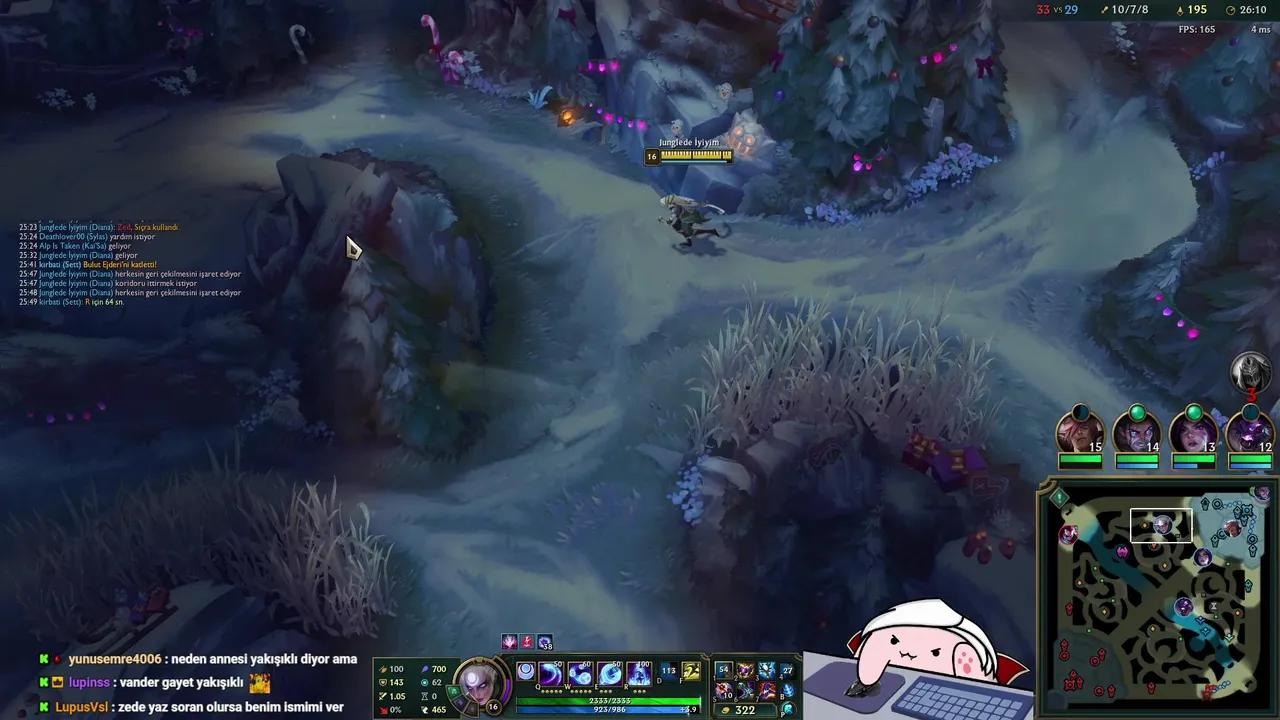Click the Dark Seal item showing 54 stacks
The height and width of the screenshot is (720, 1280).
(x=723, y=669)
